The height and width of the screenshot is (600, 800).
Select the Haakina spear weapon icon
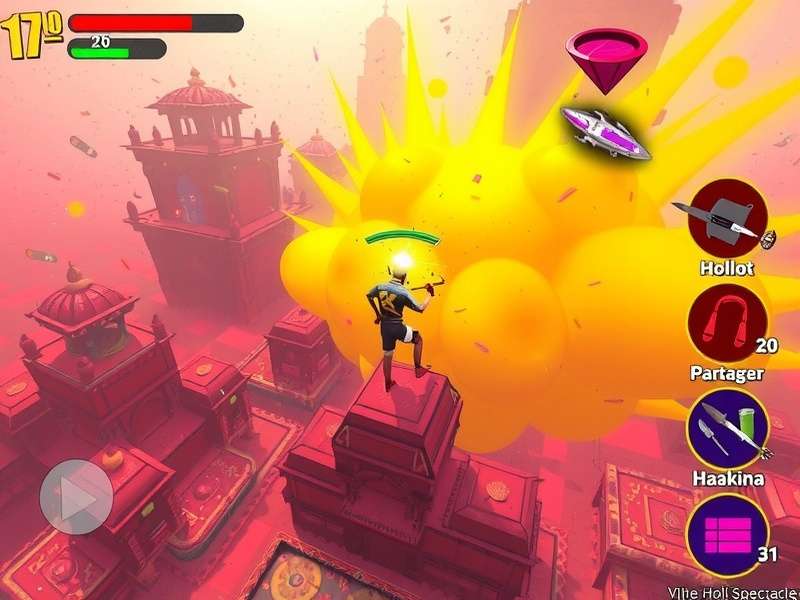click(727, 428)
